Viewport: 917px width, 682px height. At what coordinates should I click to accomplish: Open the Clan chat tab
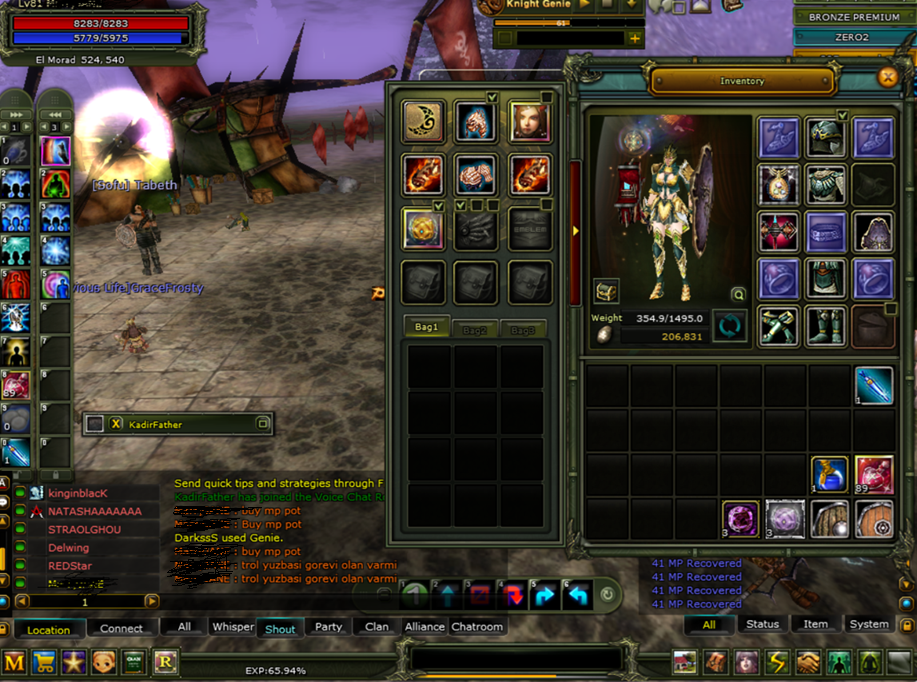[x=377, y=627]
